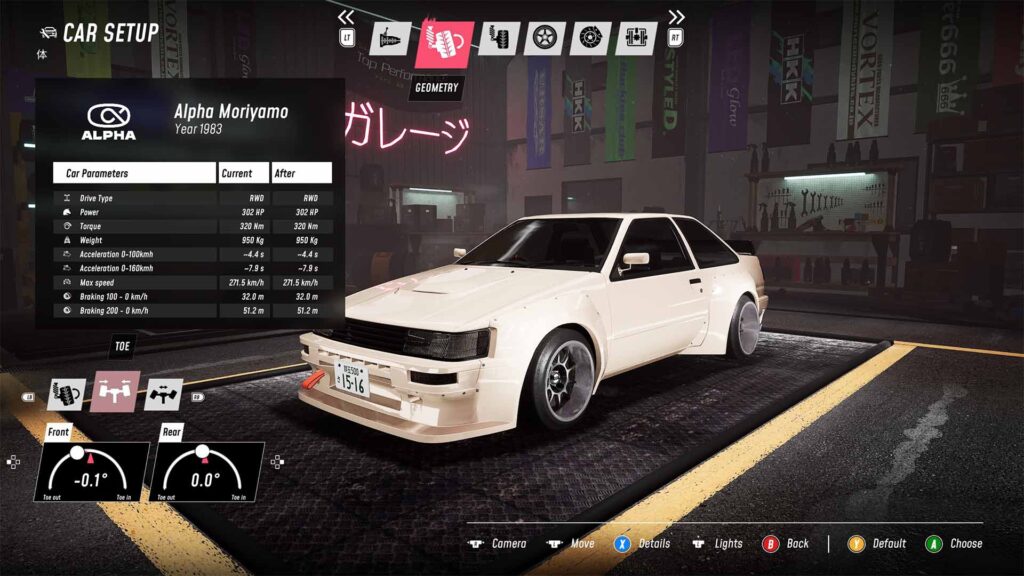The width and height of the screenshot is (1024, 576).
Task: Open the gearbox setup tab
Action: coord(390,39)
